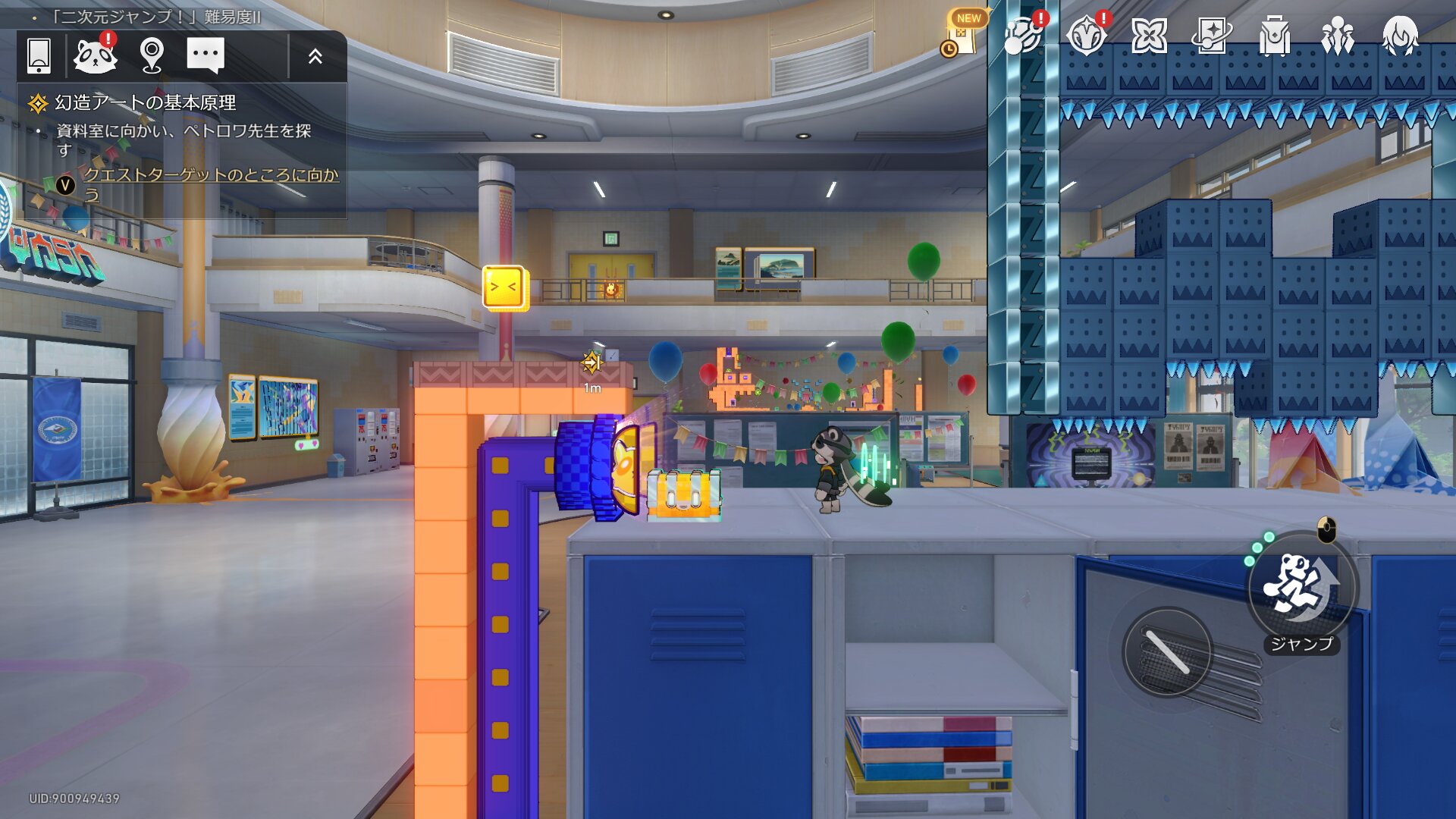Open the sparkle card icon
Image resolution: width=1456 pixels, height=819 pixels.
[x=1211, y=36]
